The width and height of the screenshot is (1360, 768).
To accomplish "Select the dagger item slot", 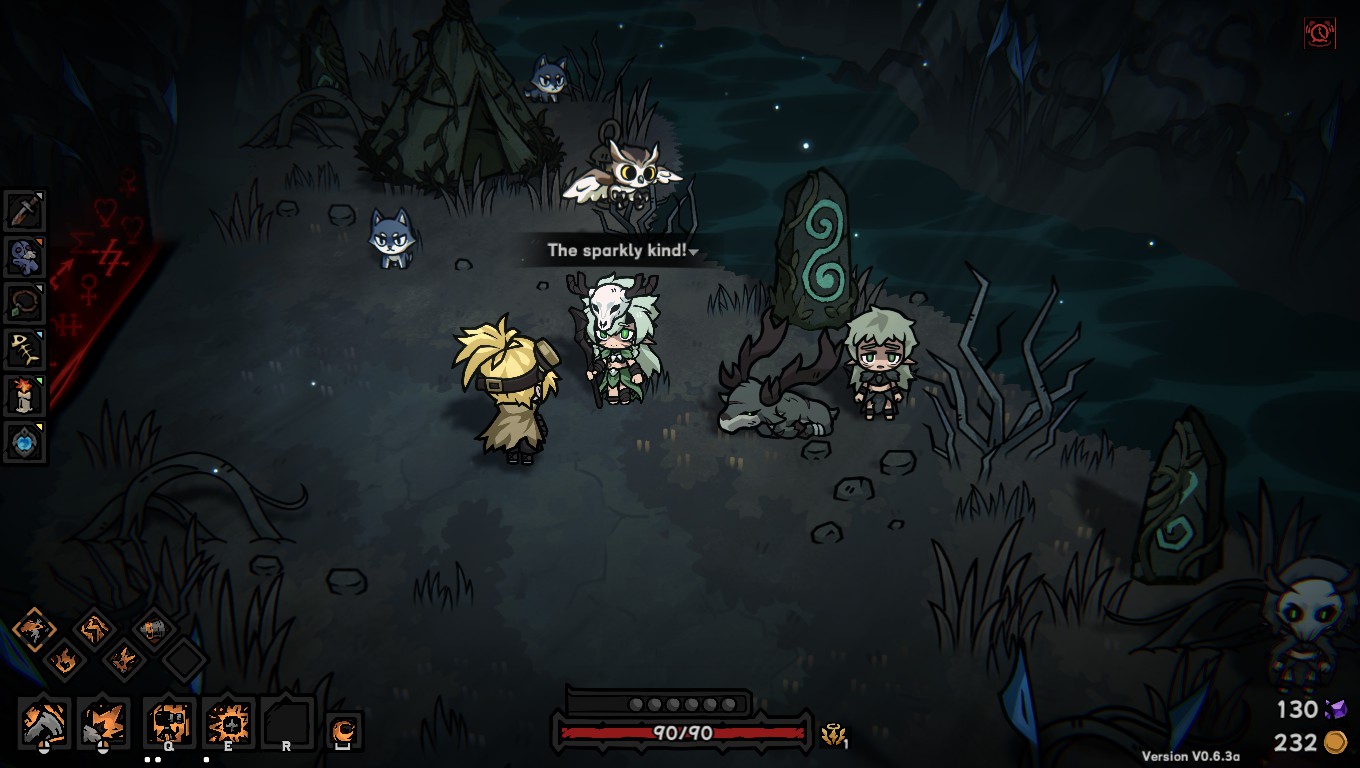I will (25, 211).
